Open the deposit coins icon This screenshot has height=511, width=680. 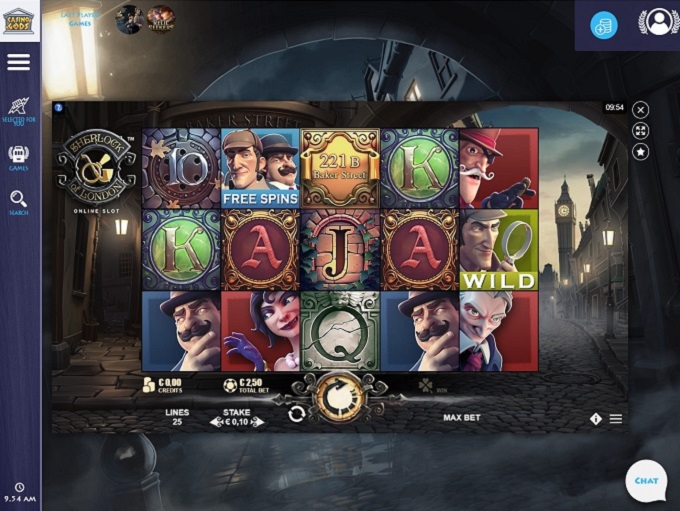click(603, 26)
